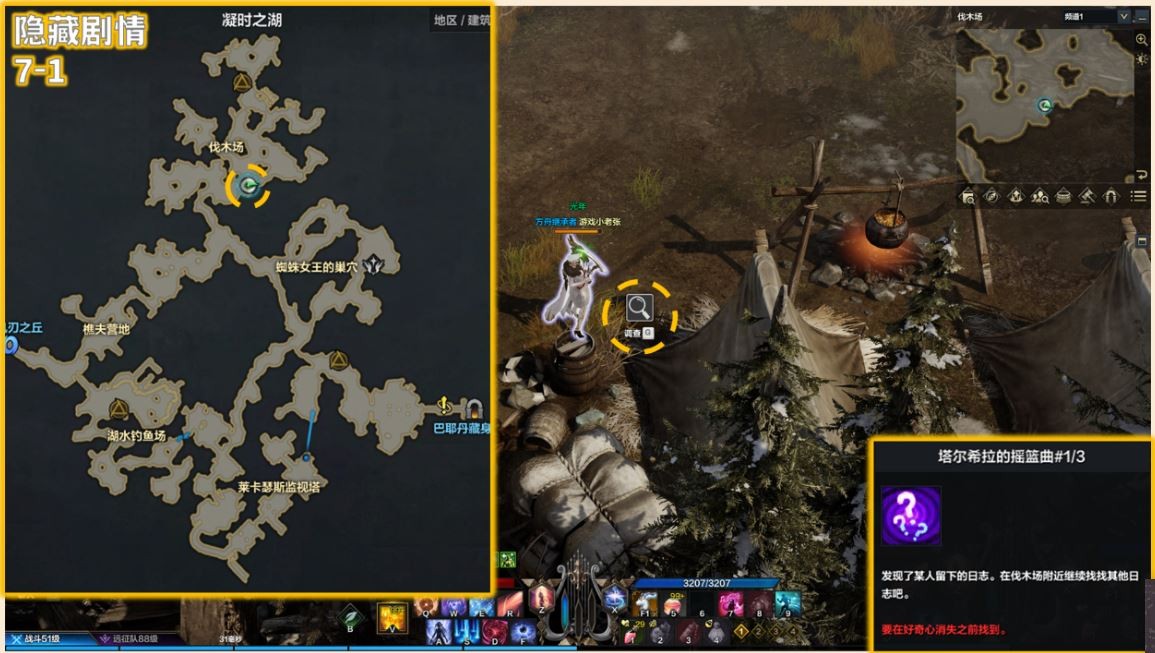Viewport: 1155px width, 653px height.
Task: Zoom in the minimap with the magnifier
Action: pyautogui.click(x=1142, y=40)
